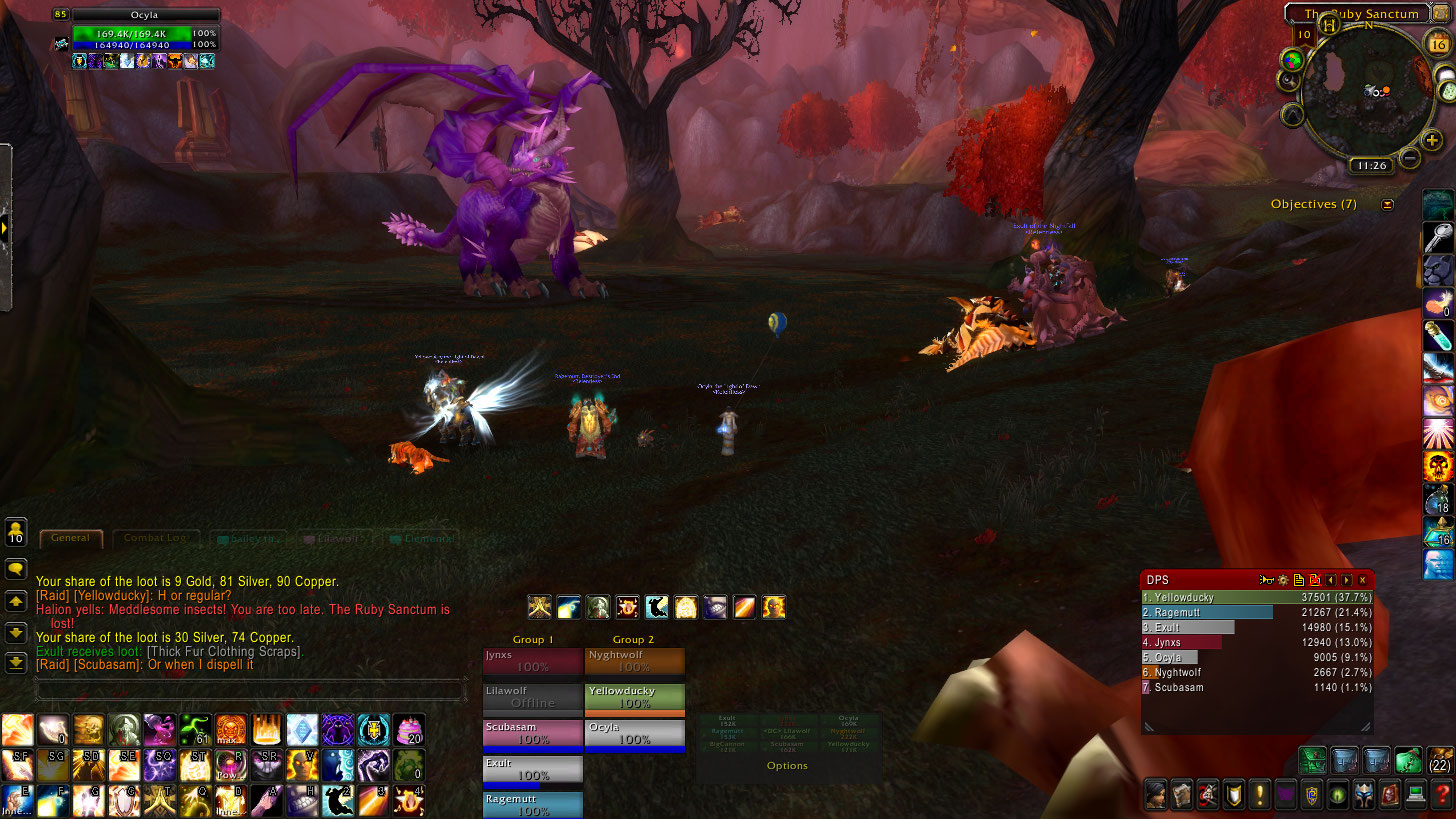Open the yellow exclamation quest log button
Image resolution: width=1456 pixels, height=819 pixels.
coord(1260,795)
